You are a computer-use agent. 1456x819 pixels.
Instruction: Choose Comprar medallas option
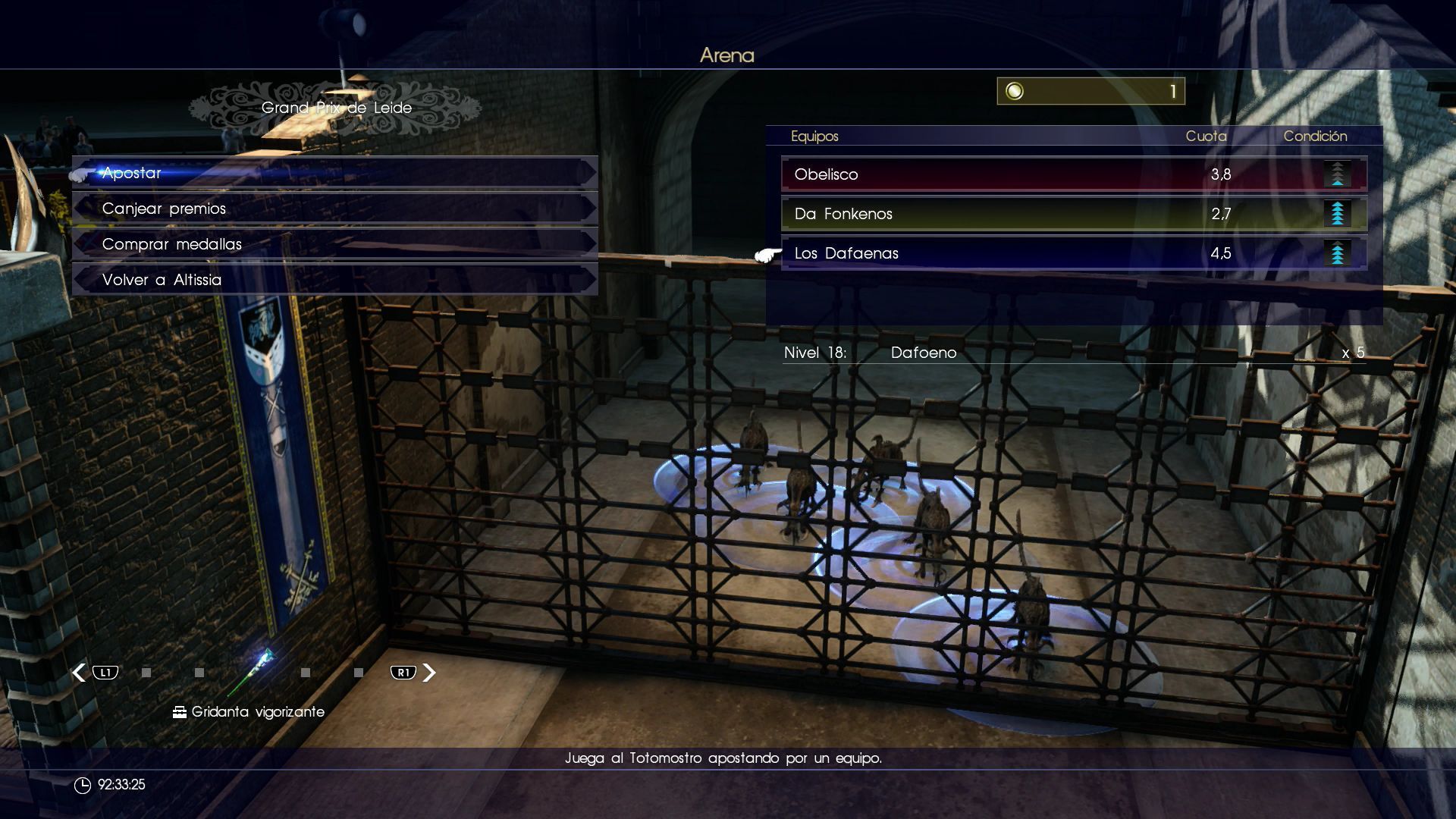click(x=334, y=244)
